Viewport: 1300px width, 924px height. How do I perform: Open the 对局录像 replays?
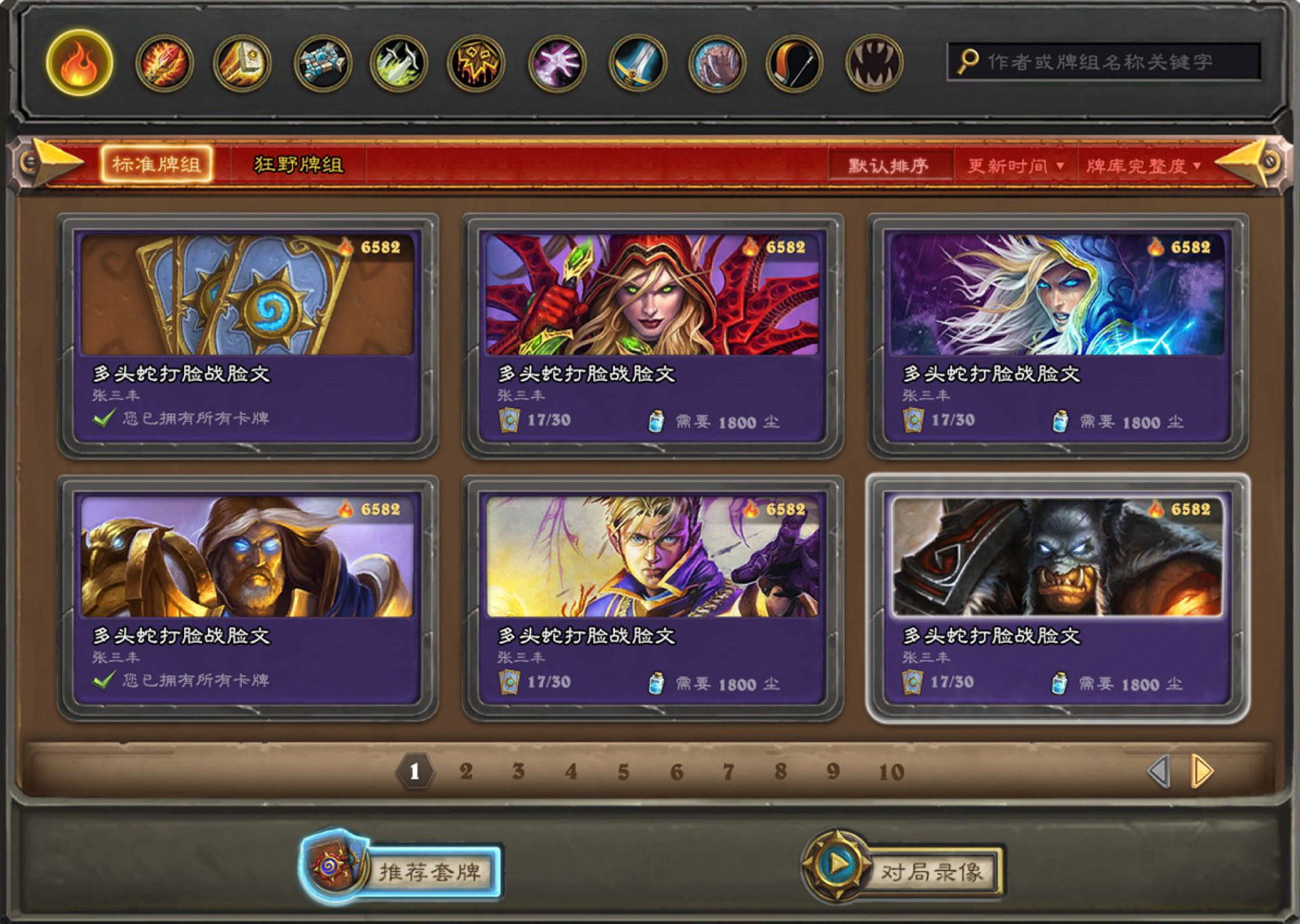[904, 871]
